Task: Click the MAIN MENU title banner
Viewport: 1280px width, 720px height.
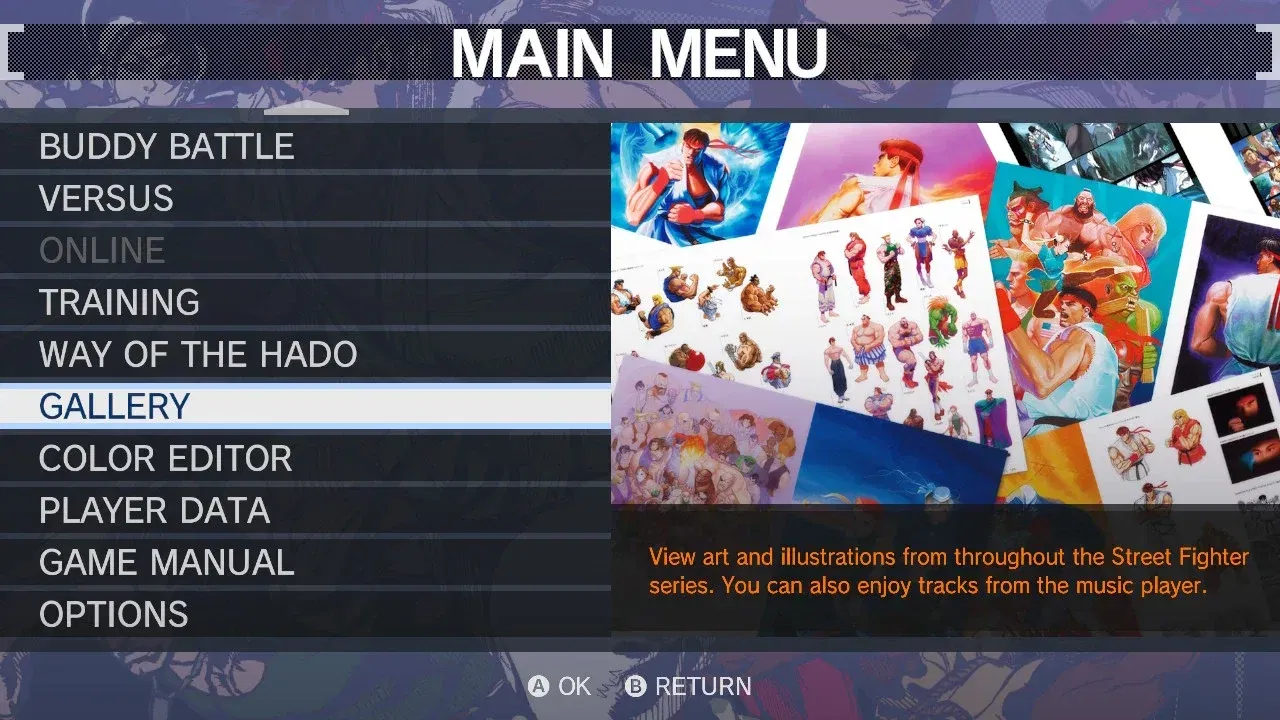Action: [x=640, y=50]
